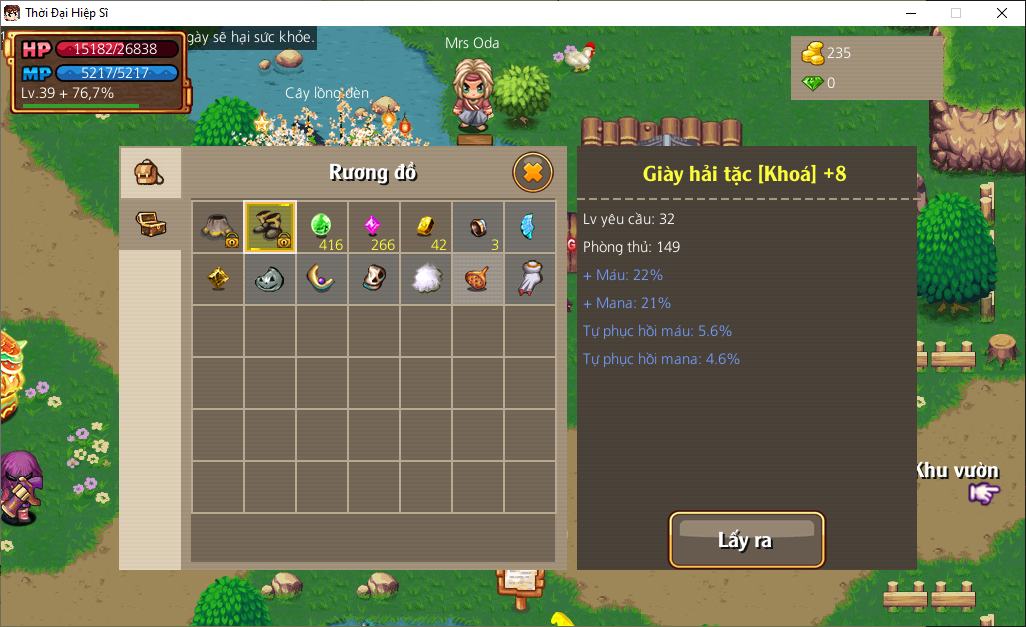Select the yellow gem stack of 42
Screen dimensions: 1026x627
(426, 227)
